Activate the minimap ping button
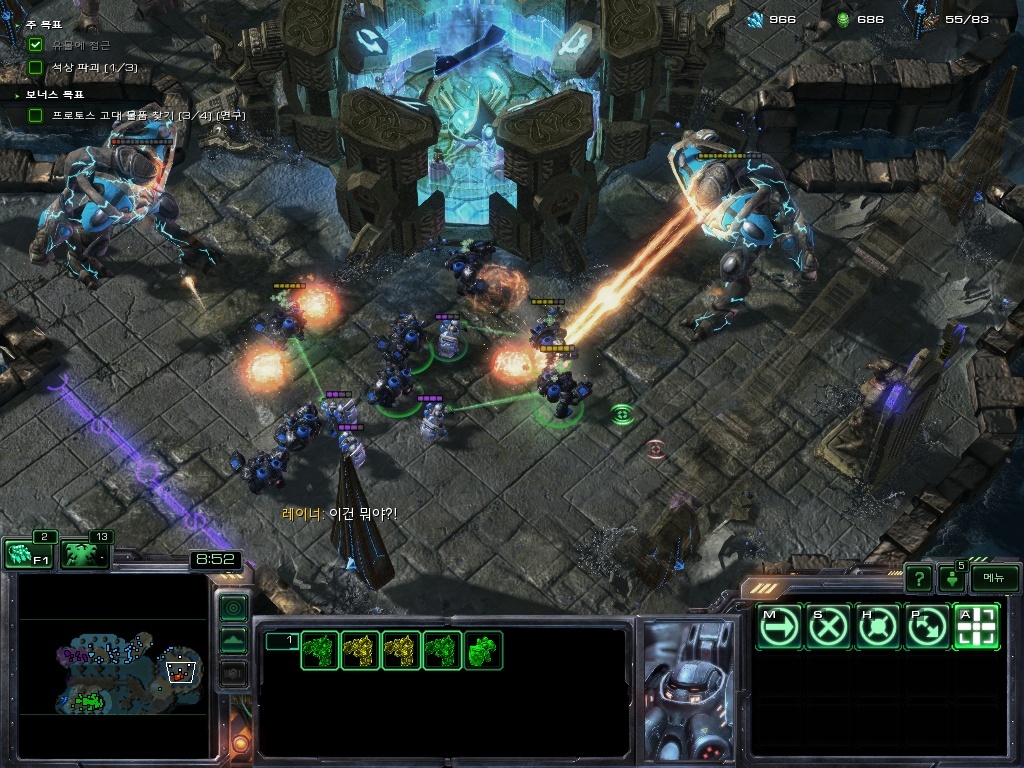1024x768 pixels. pyautogui.click(x=233, y=607)
